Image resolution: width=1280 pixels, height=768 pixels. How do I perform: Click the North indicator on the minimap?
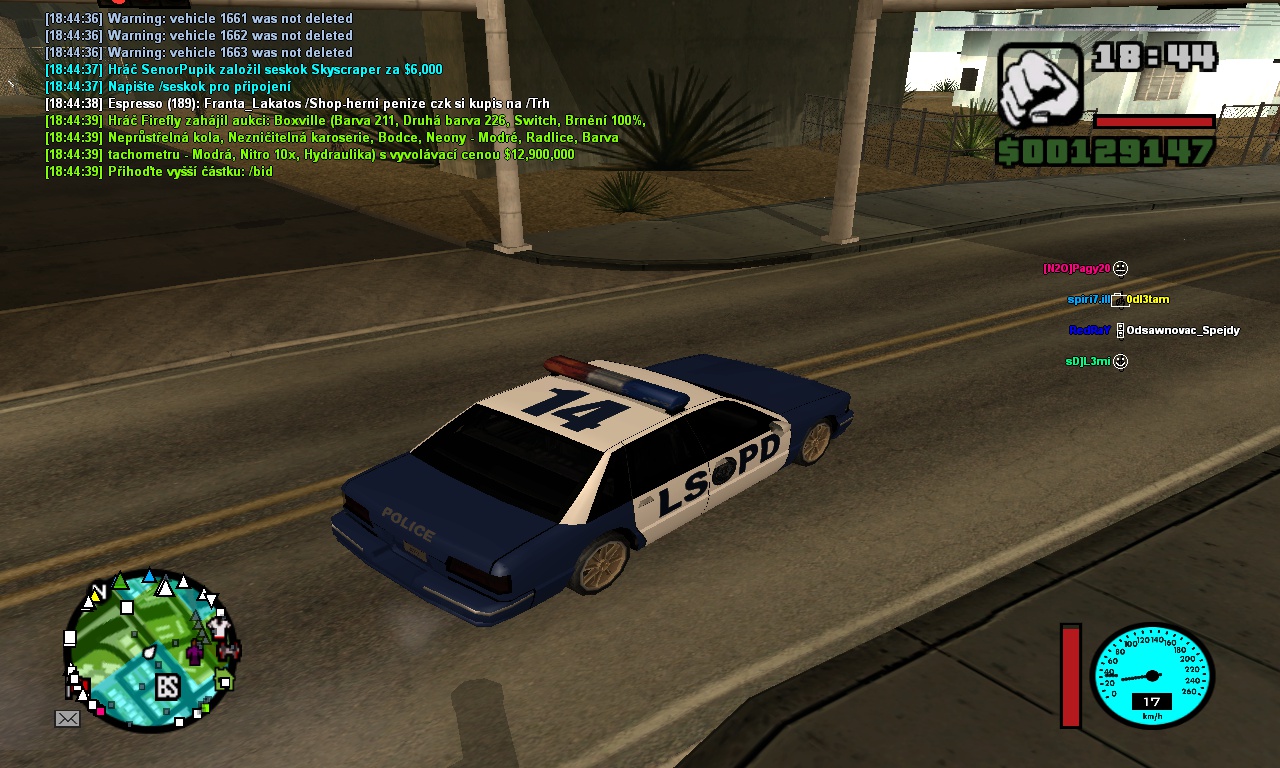[x=98, y=591]
